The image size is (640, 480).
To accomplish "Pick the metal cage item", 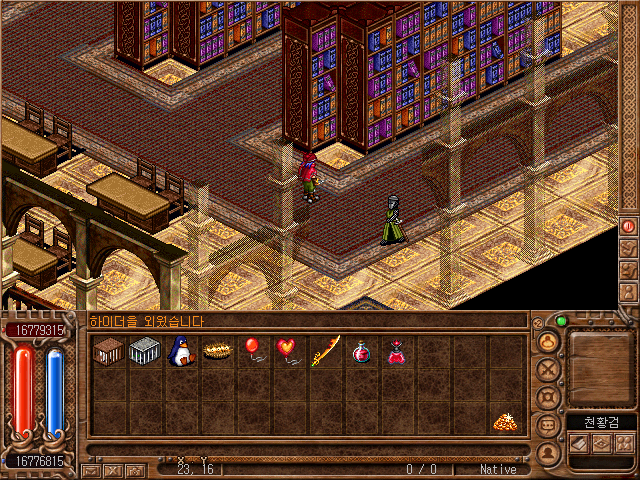I will point(144,352).
